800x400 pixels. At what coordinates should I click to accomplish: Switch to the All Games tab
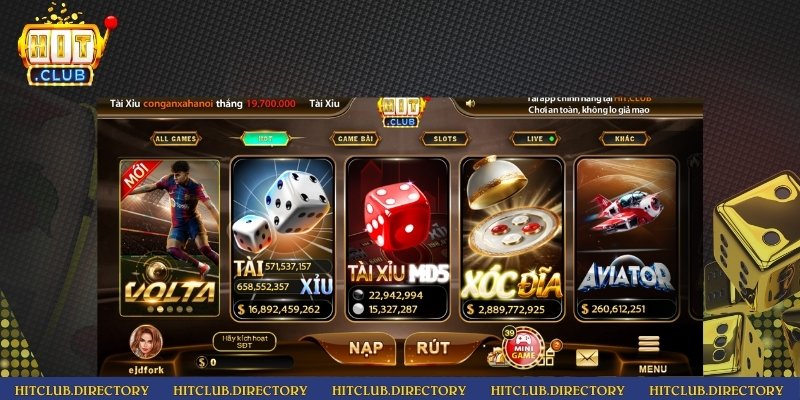(175, 139)
